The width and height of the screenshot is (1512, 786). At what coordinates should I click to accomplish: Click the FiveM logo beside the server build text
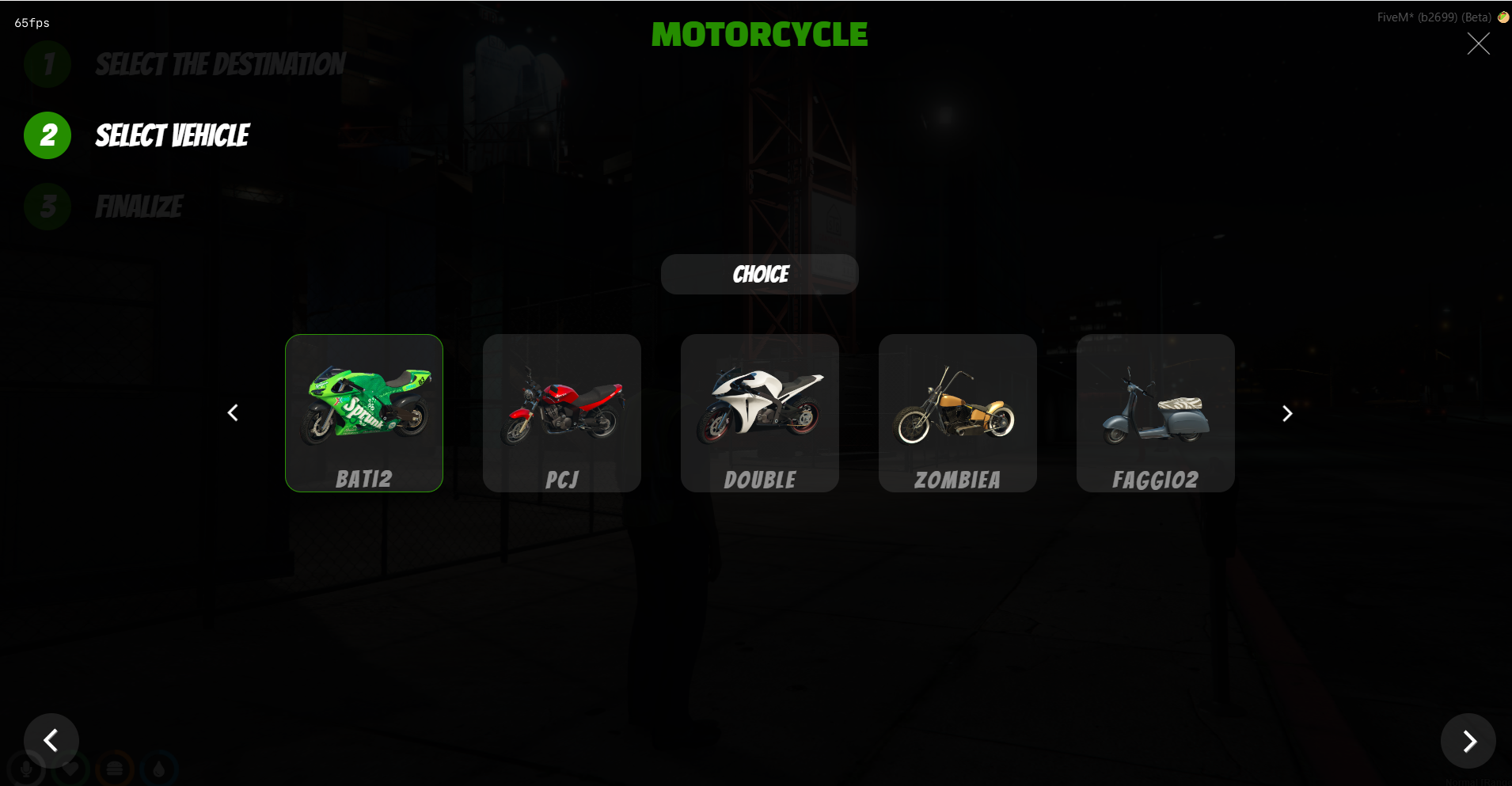click(1502, 16)
